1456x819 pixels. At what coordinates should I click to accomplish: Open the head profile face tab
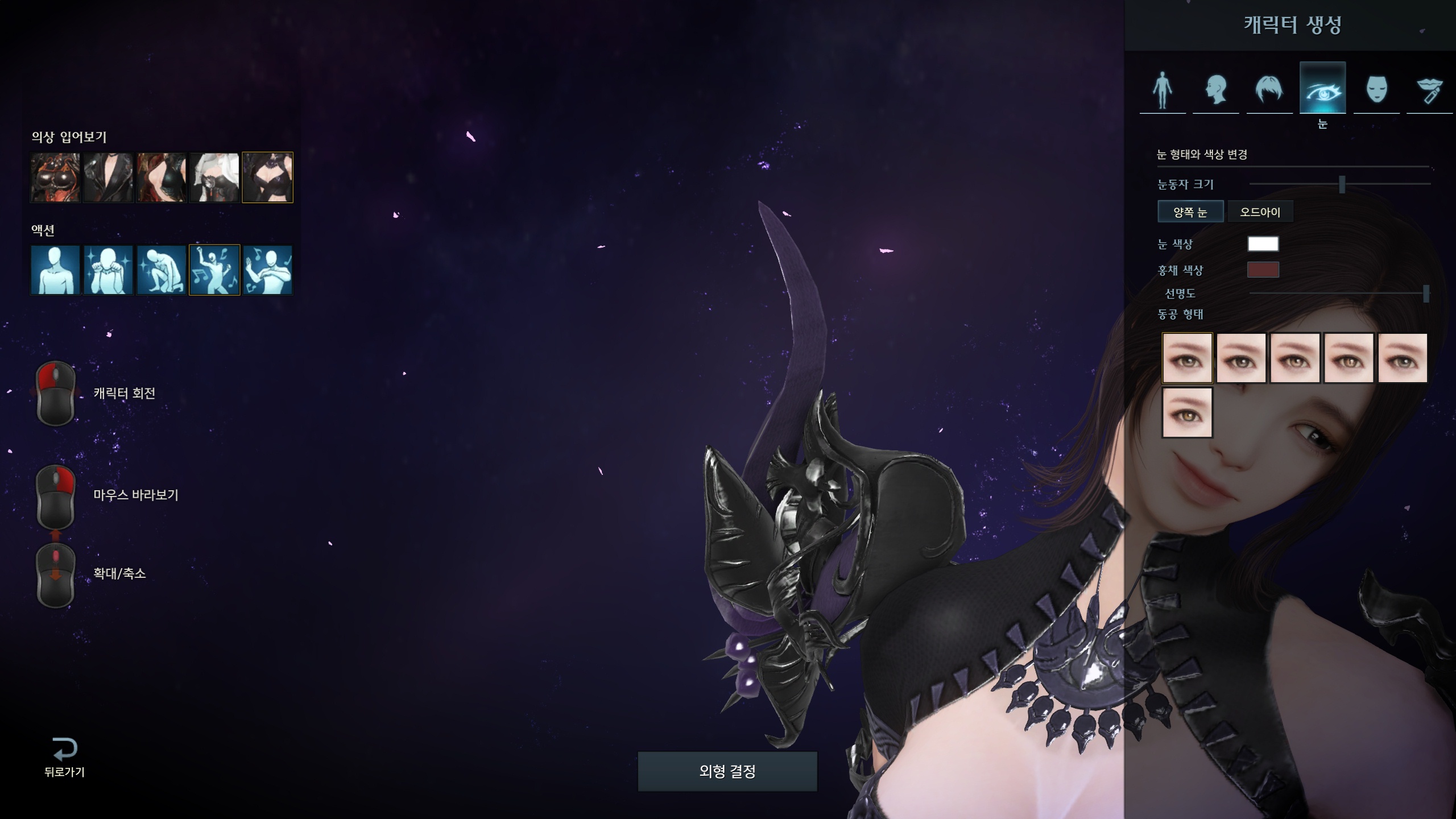(x=1216, y=89)
